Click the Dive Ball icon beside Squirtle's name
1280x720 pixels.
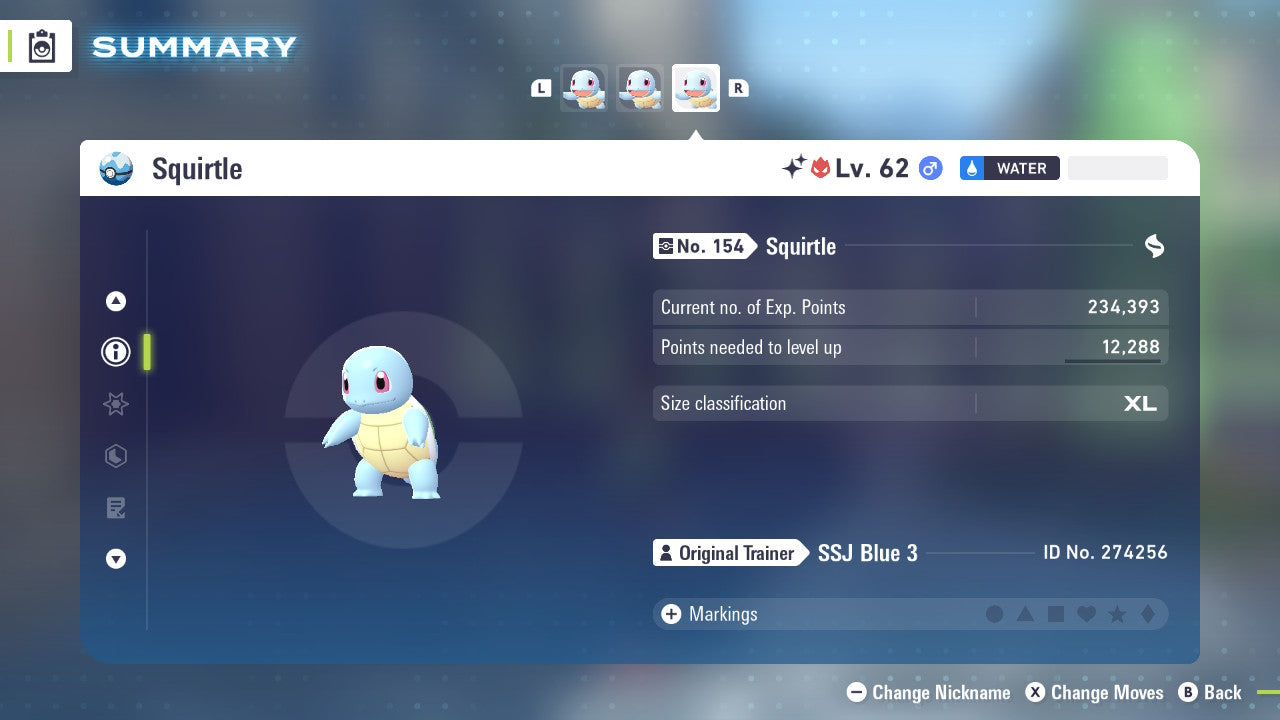coord(116,168)
